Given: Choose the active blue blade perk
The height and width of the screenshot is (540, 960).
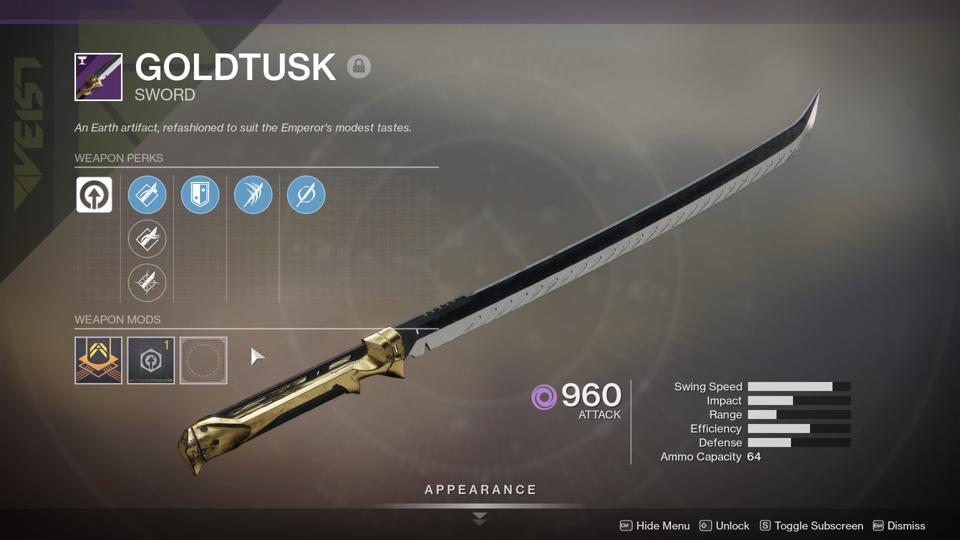Looking at the screenshot, I should point(147,195).
